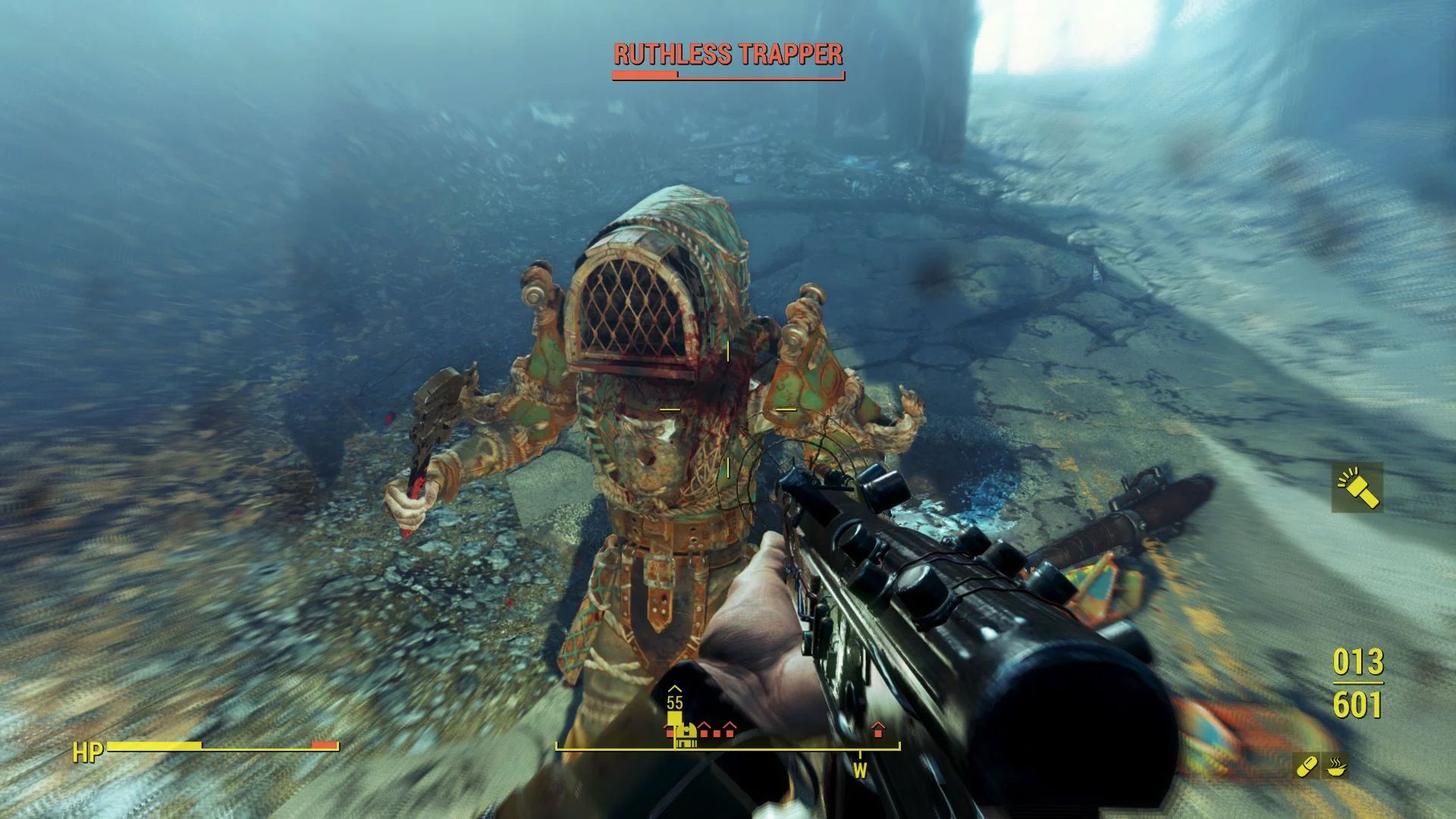Viewport: 1456px width, 819px height.
Task: Select the W heading on the compass
Action: [860, 771]
